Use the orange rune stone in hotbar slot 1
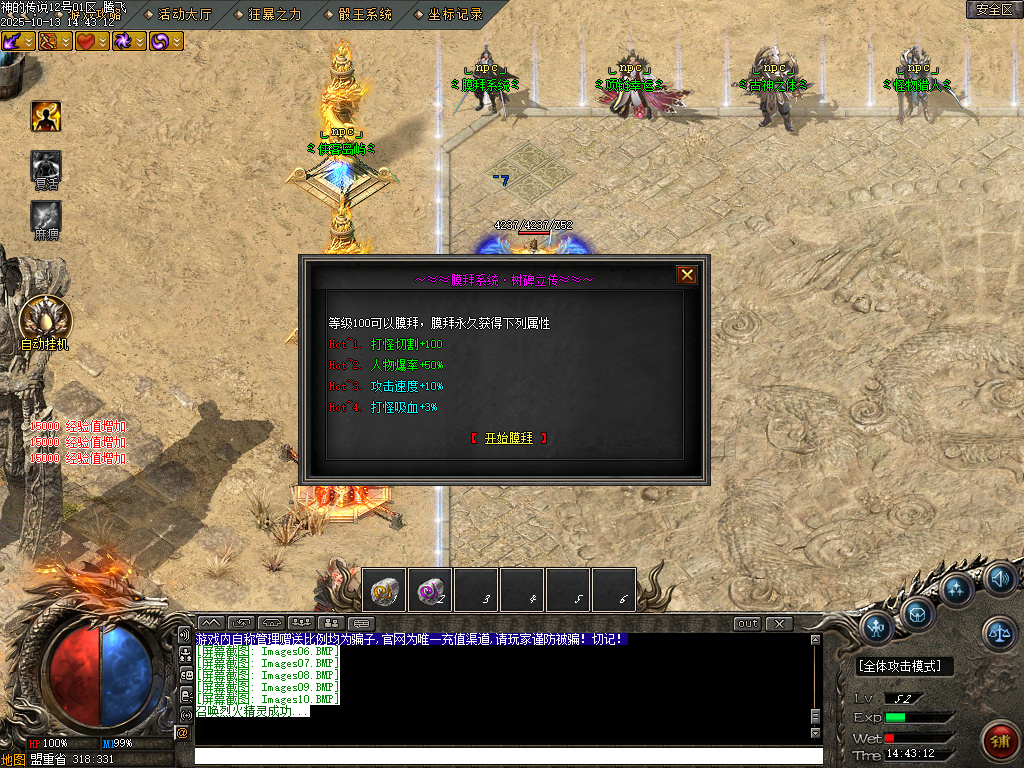 [x=384, y=590]
